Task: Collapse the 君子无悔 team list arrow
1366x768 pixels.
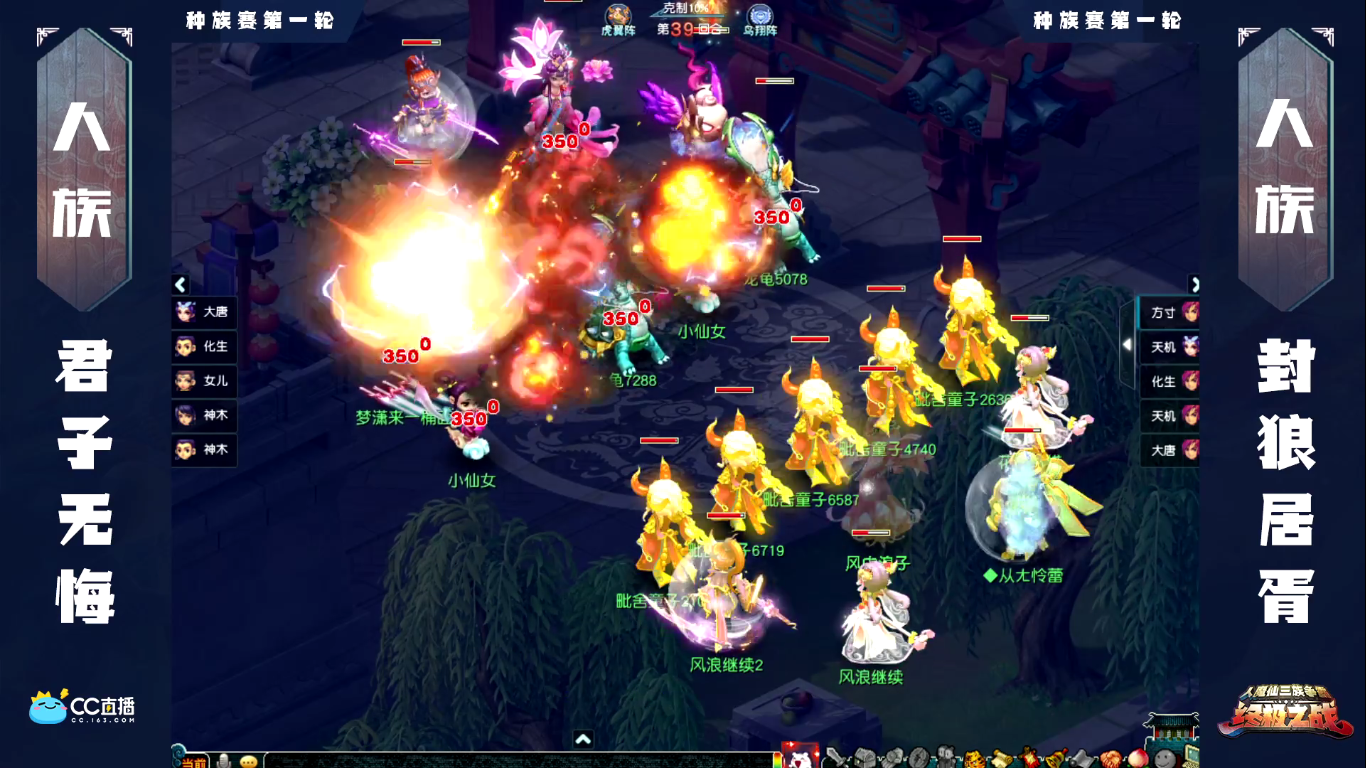Action: click(180, 284)
